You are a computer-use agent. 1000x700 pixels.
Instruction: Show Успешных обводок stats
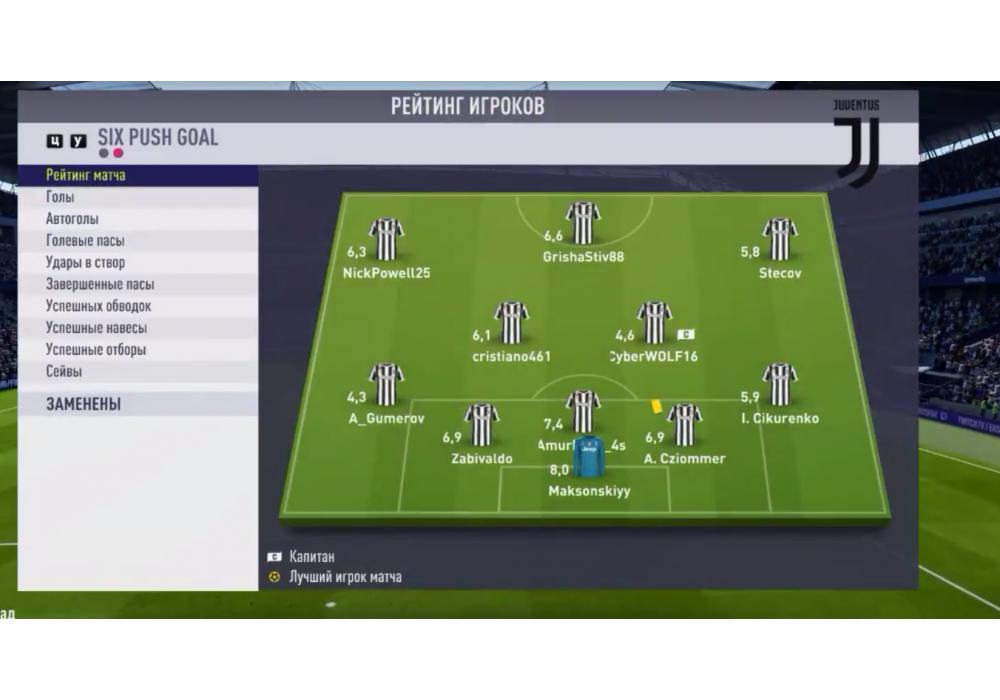(98, 306)
